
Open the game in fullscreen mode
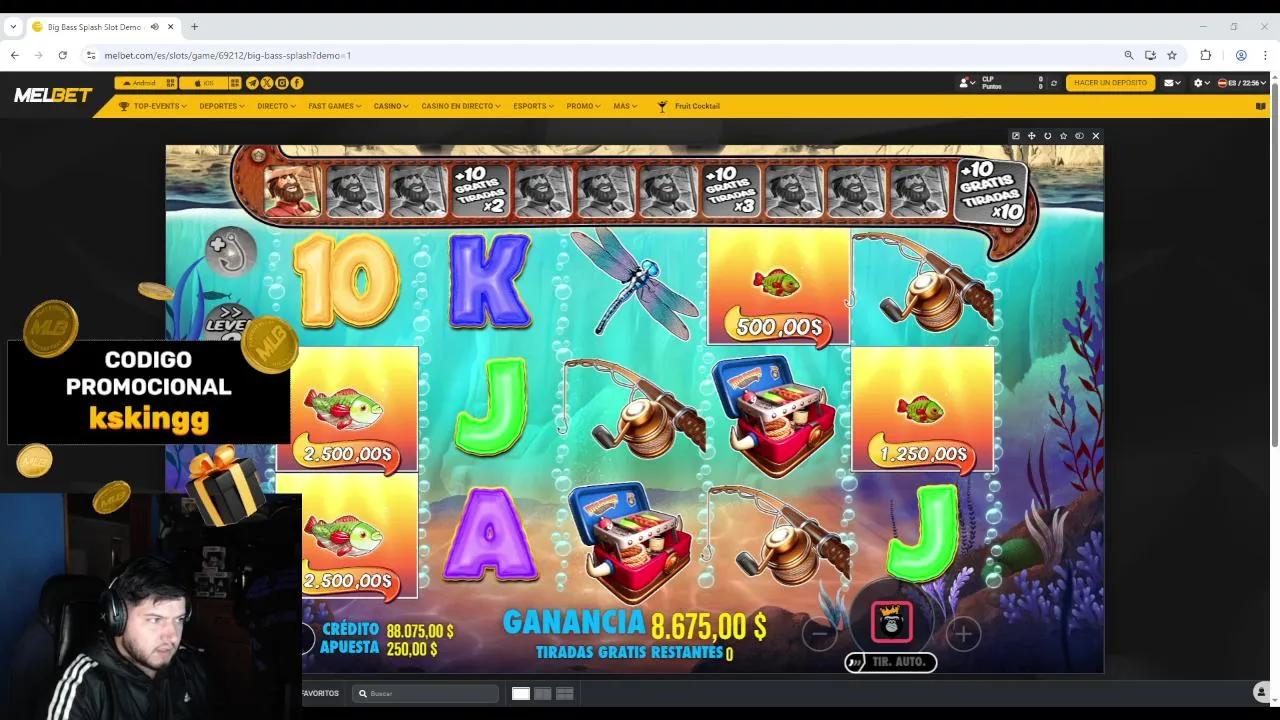(x=1016, y=135)
